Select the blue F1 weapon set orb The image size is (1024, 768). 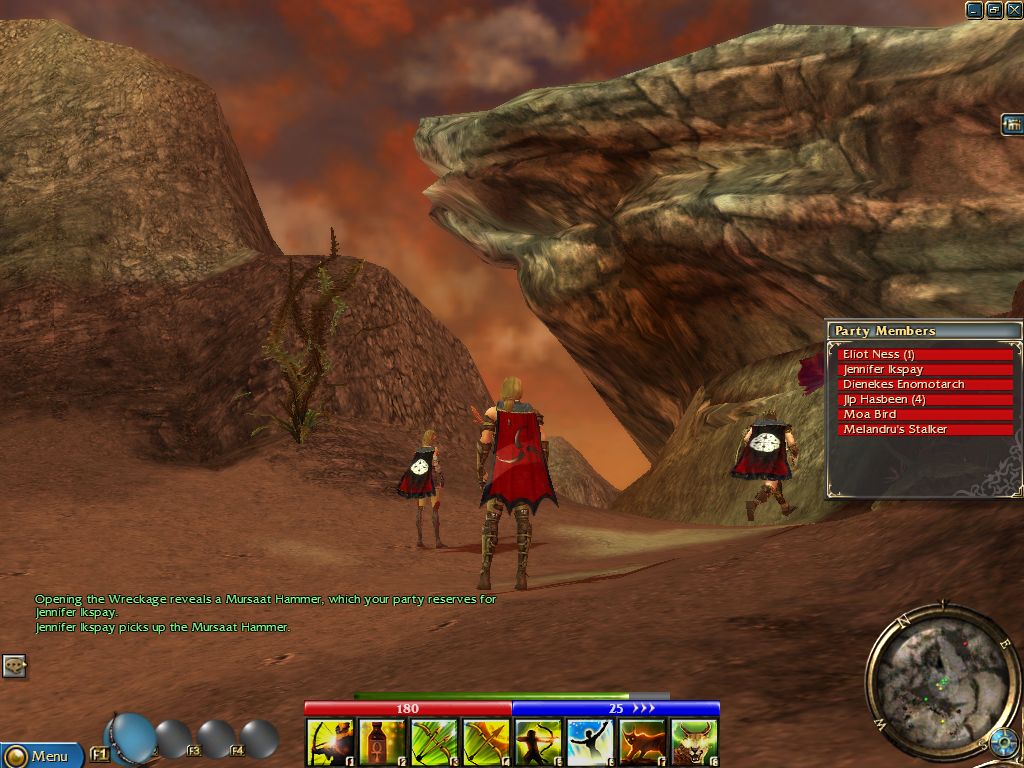pos(131,738)
